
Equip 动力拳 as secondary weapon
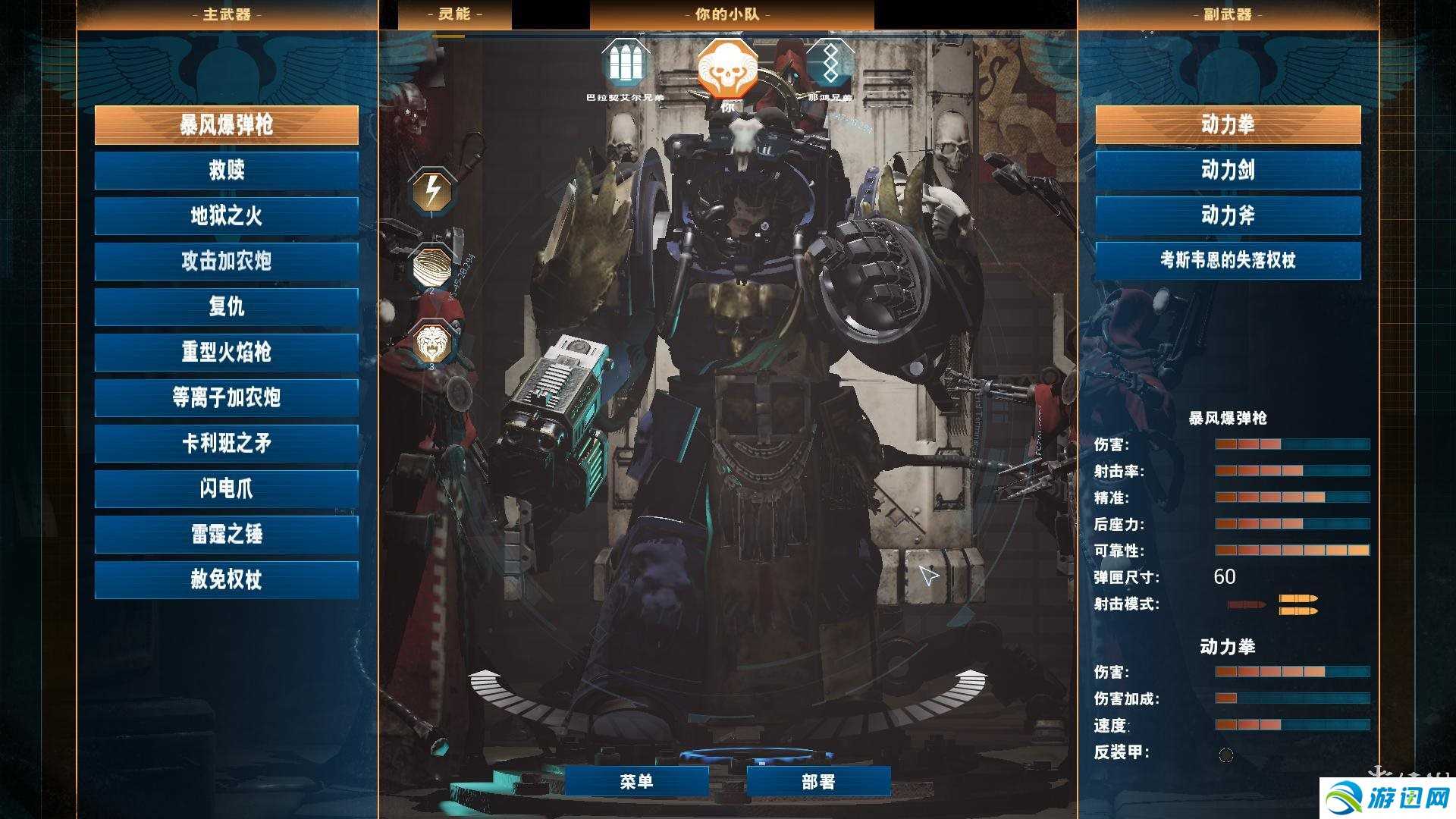tap(1228, 125)
